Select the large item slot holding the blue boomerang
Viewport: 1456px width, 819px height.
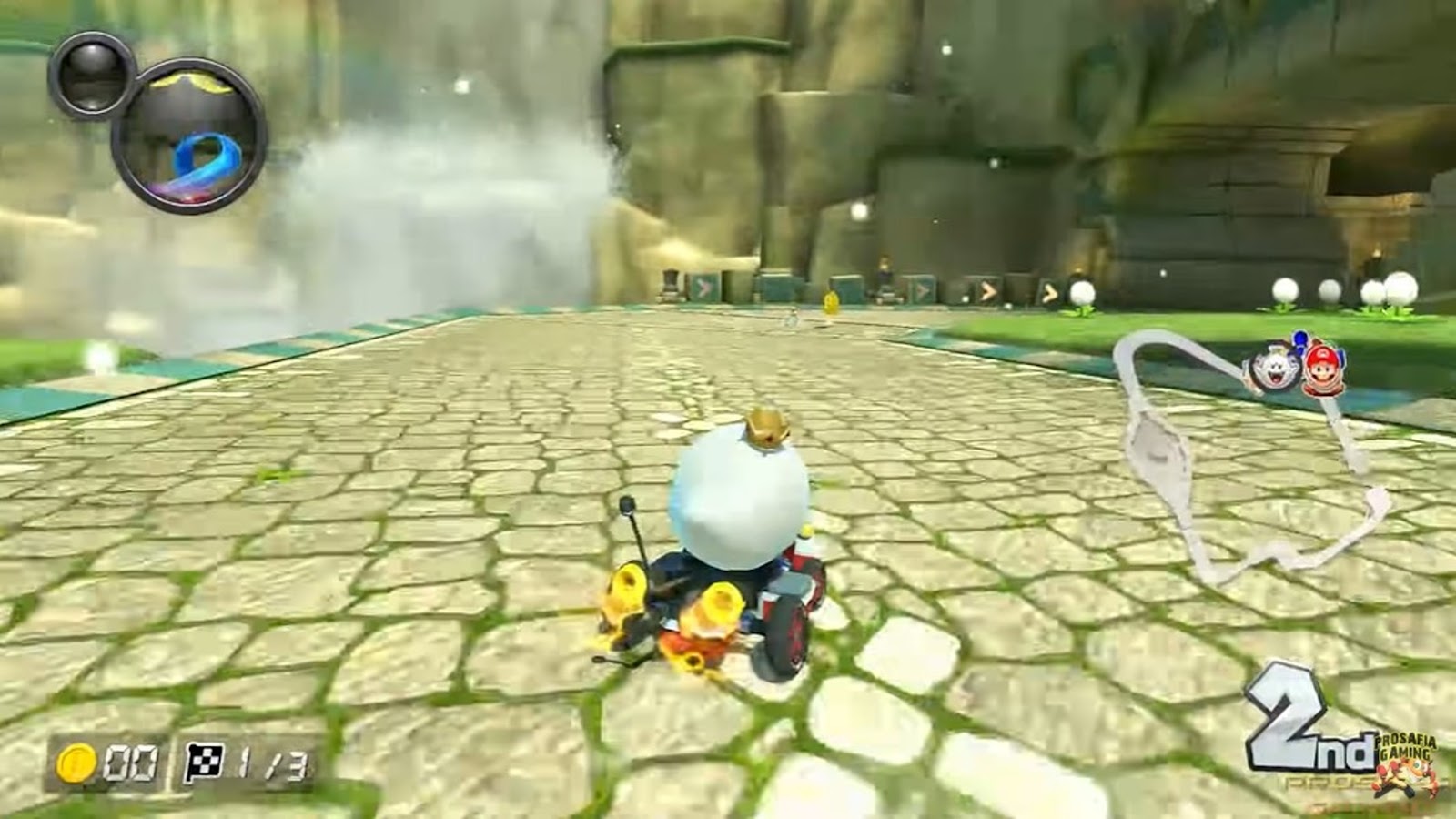[189, 136]
